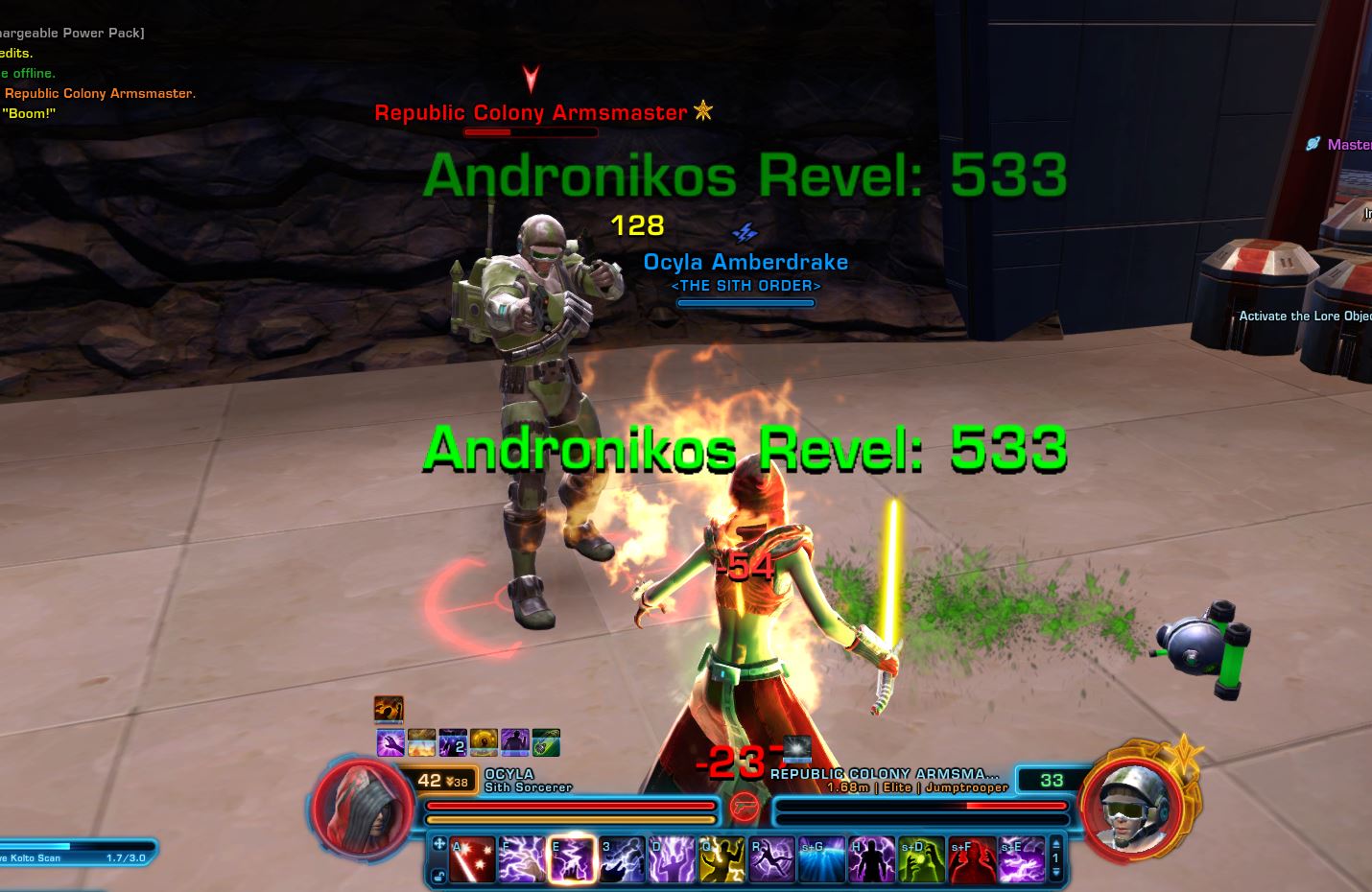Click the Republic Colony Armsmaster nameplate
The width and height of the screenshot is (1372, 892).
(x=531, y=113)
